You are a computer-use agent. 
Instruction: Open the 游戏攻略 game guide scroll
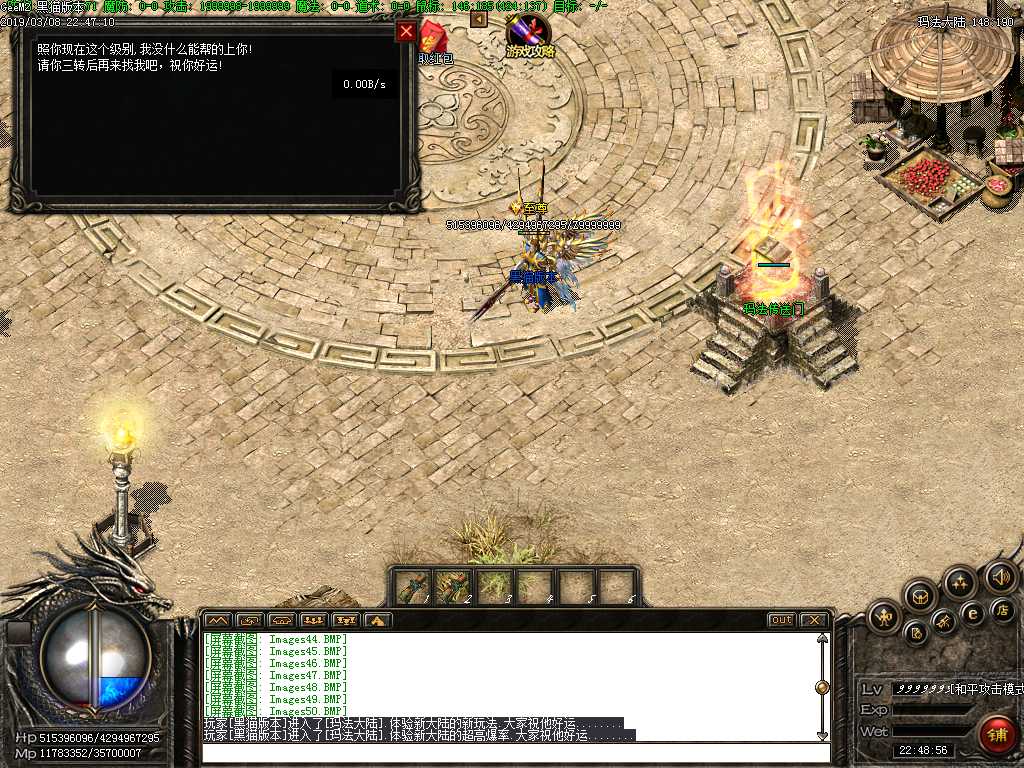tap(528, 35)
